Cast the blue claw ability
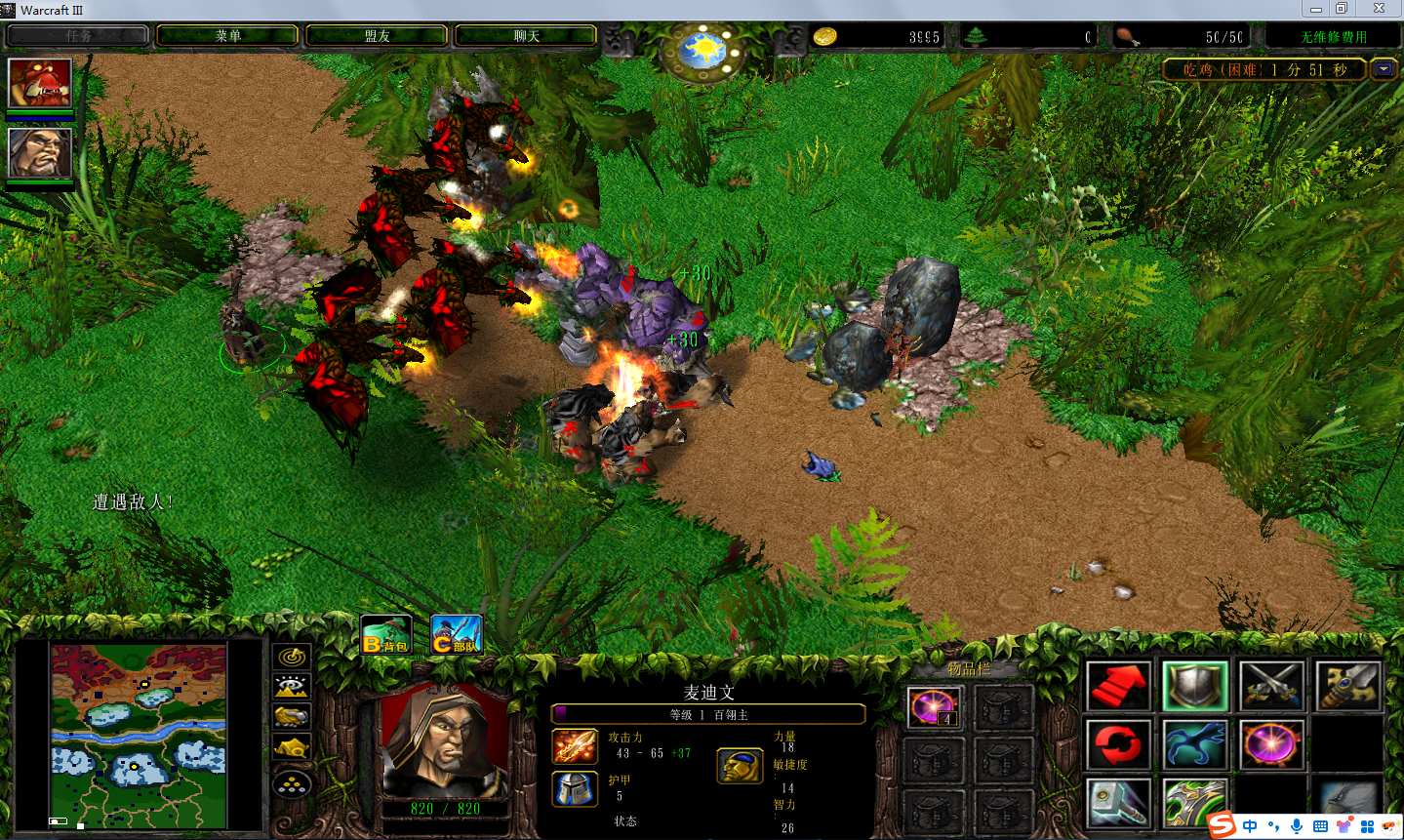The image size is (1404, 840). click(1195, 745)
